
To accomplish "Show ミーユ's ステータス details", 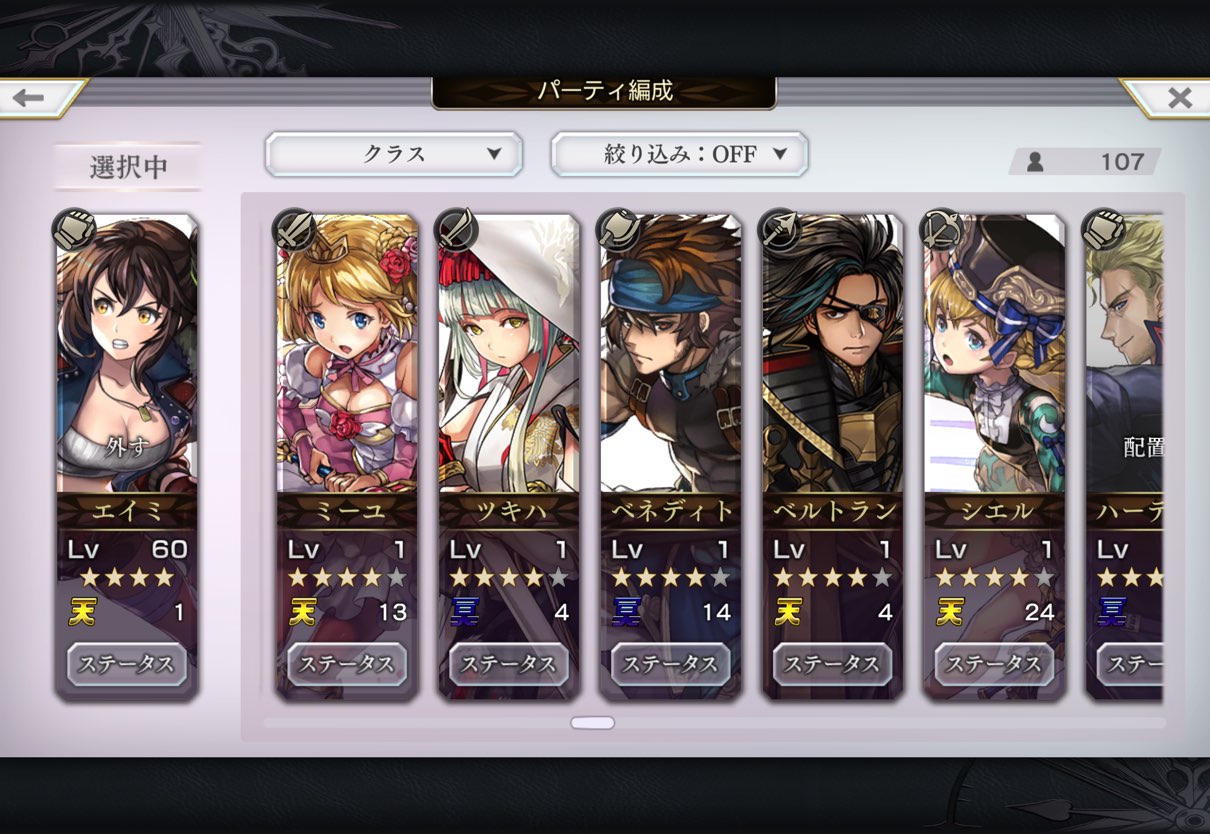I will tap(347, 664).
